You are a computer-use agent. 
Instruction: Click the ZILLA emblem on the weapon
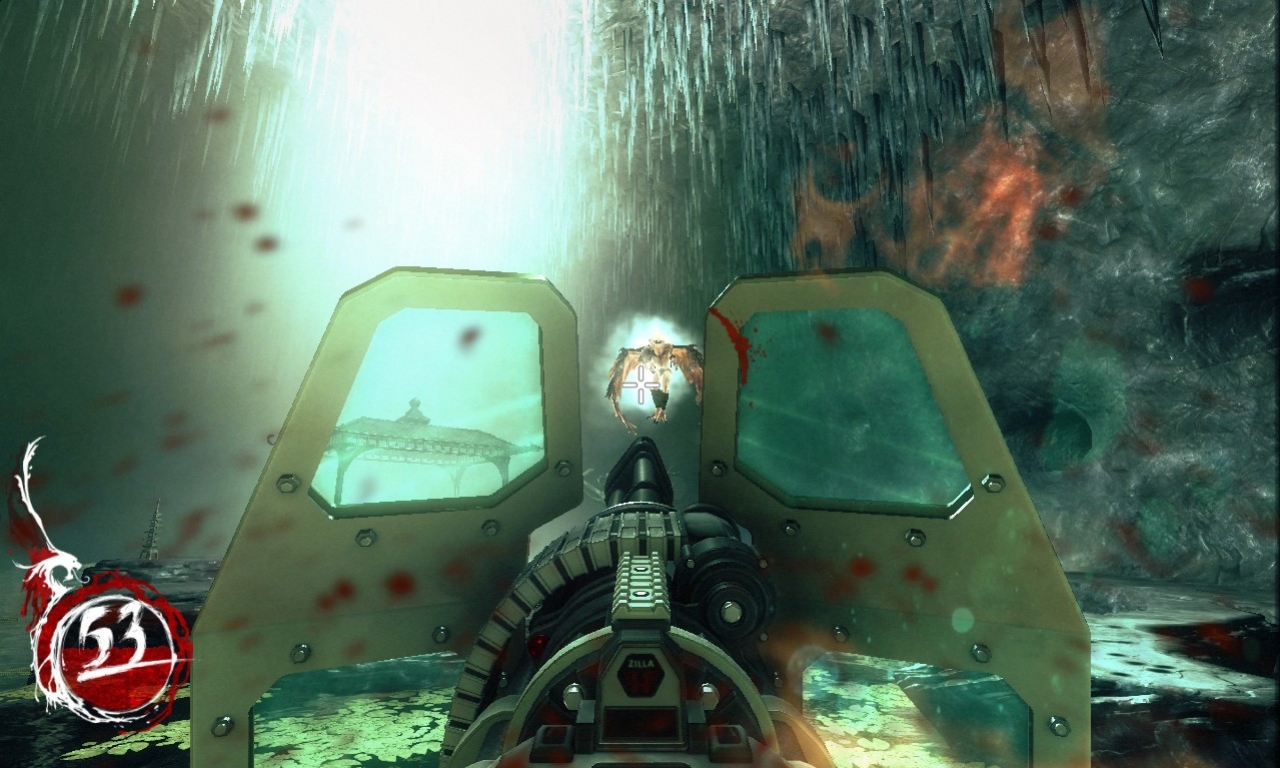[x=640, y=663]
